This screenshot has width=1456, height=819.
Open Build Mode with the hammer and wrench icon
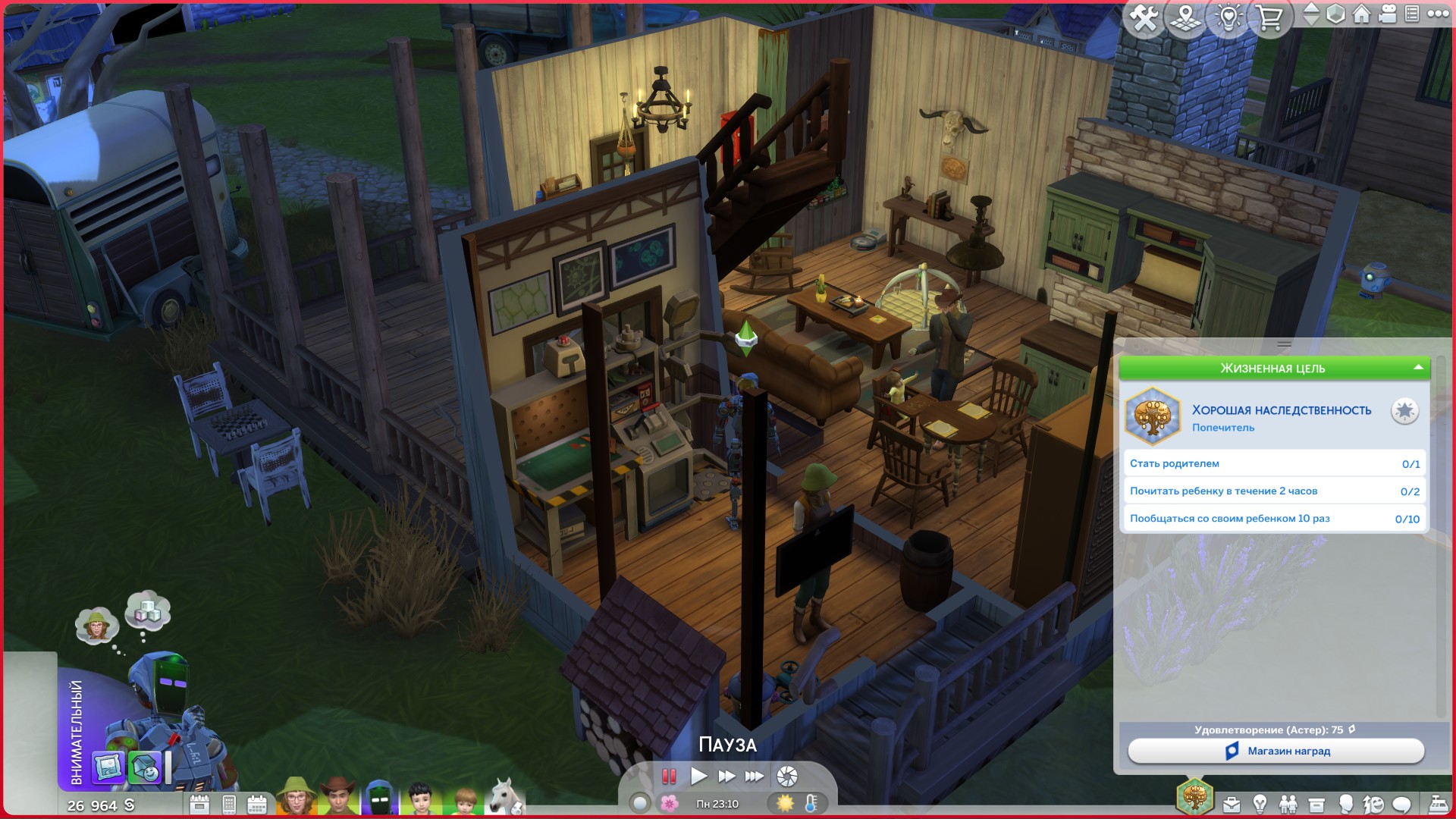pos(1144,17)
